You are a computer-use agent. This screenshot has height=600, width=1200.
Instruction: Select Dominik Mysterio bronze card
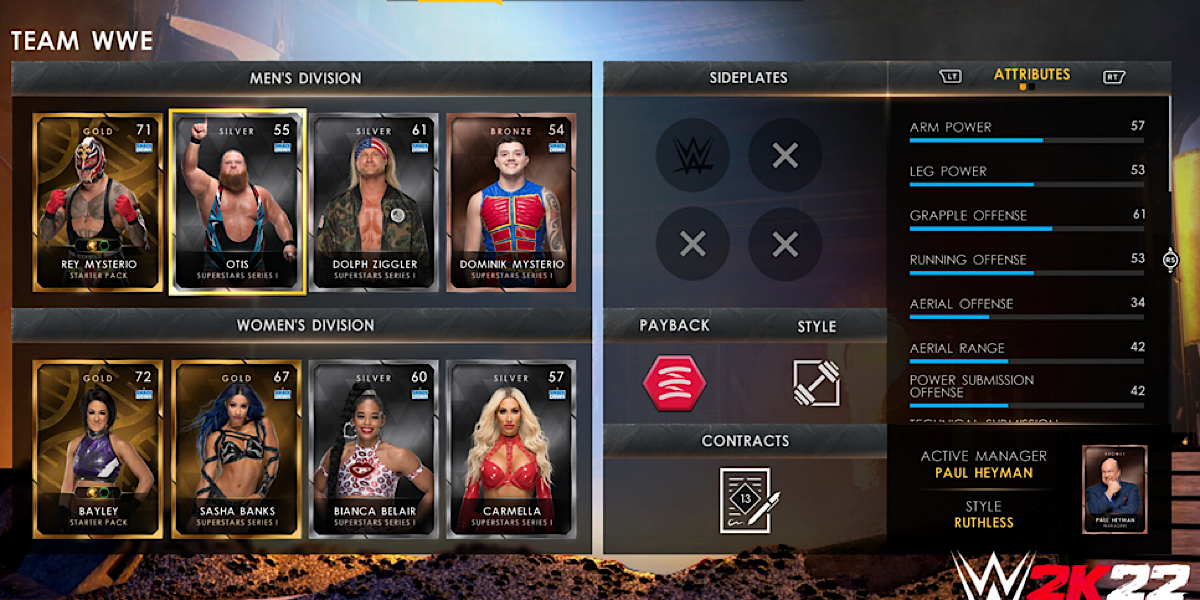(511, 203)
